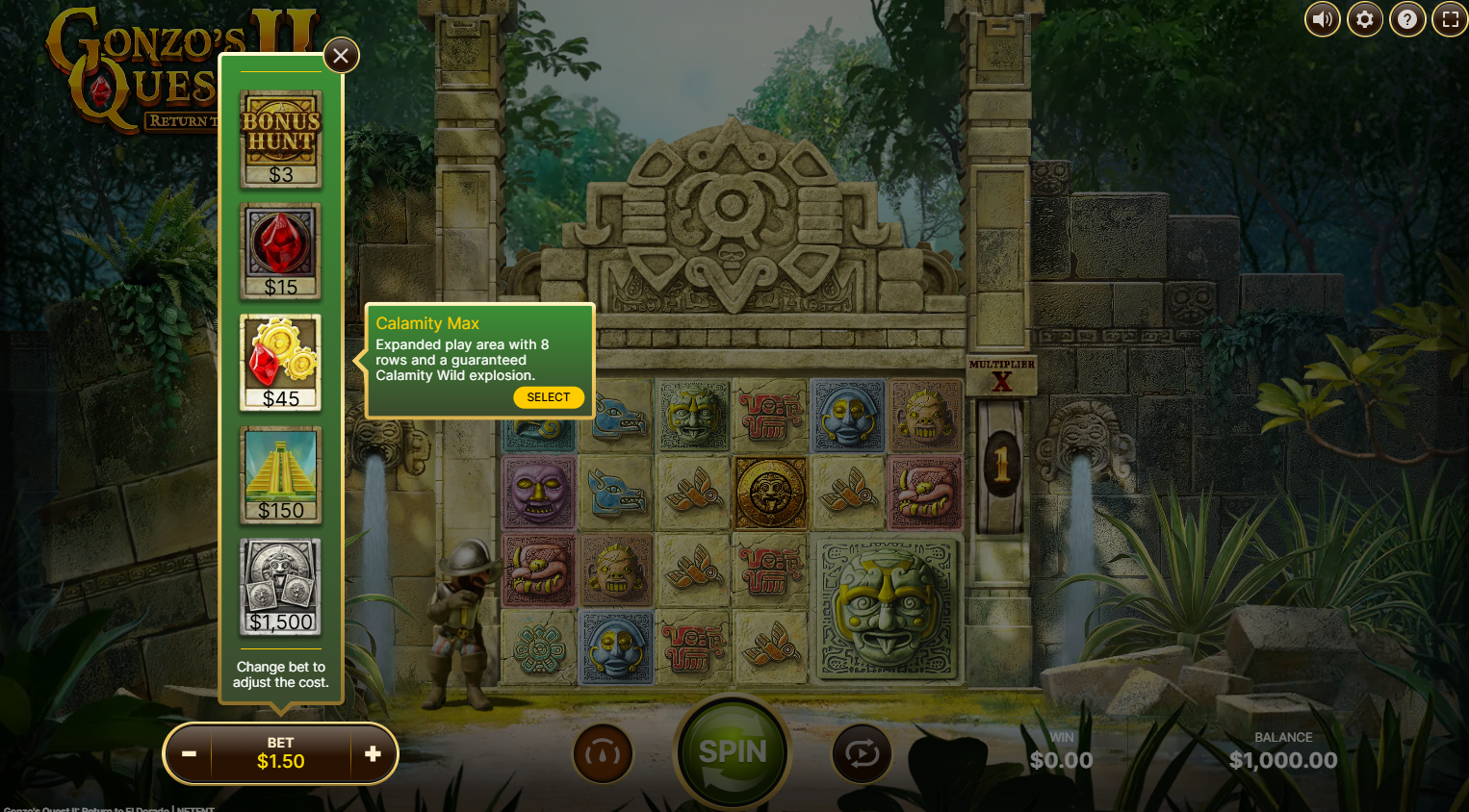Mute the game sound

tap(1322, 19)
